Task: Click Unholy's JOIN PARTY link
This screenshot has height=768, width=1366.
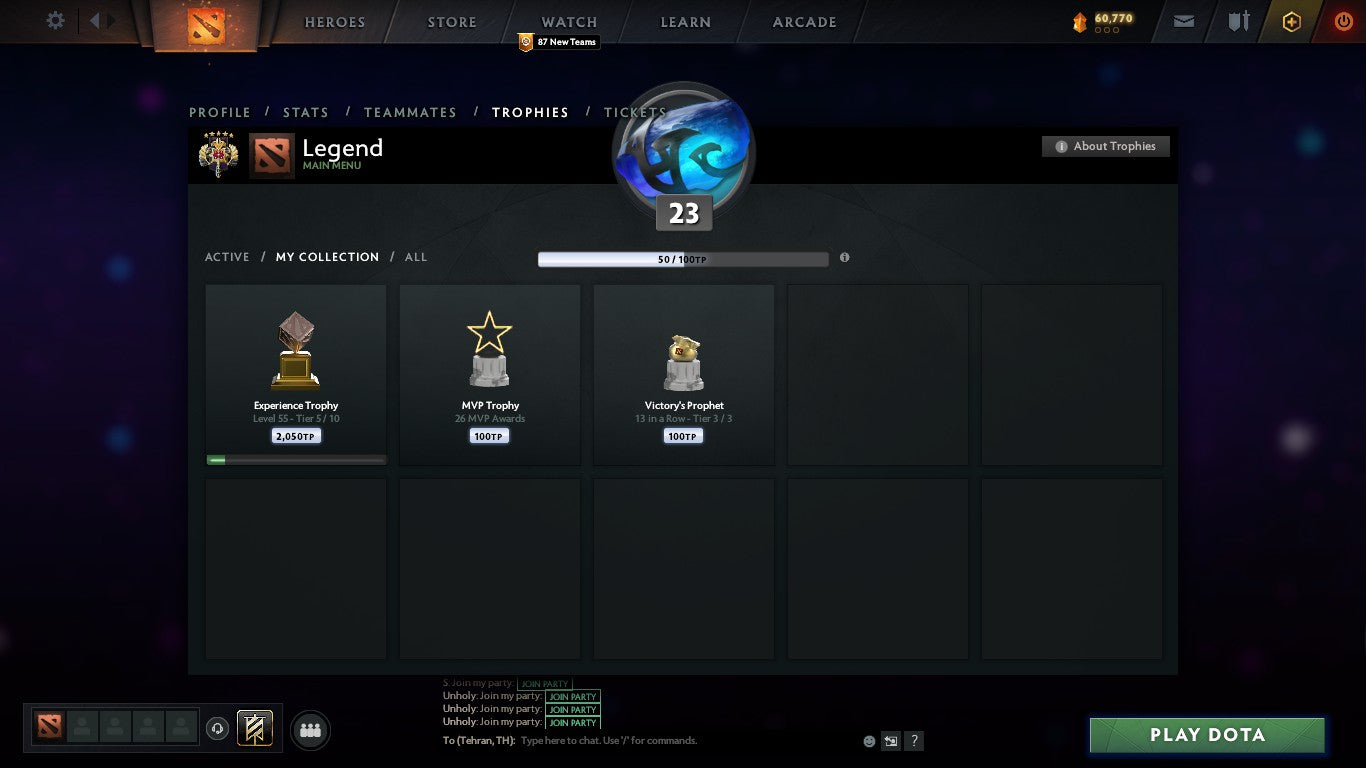Action: pyautogui.click(x=572, y=697)
